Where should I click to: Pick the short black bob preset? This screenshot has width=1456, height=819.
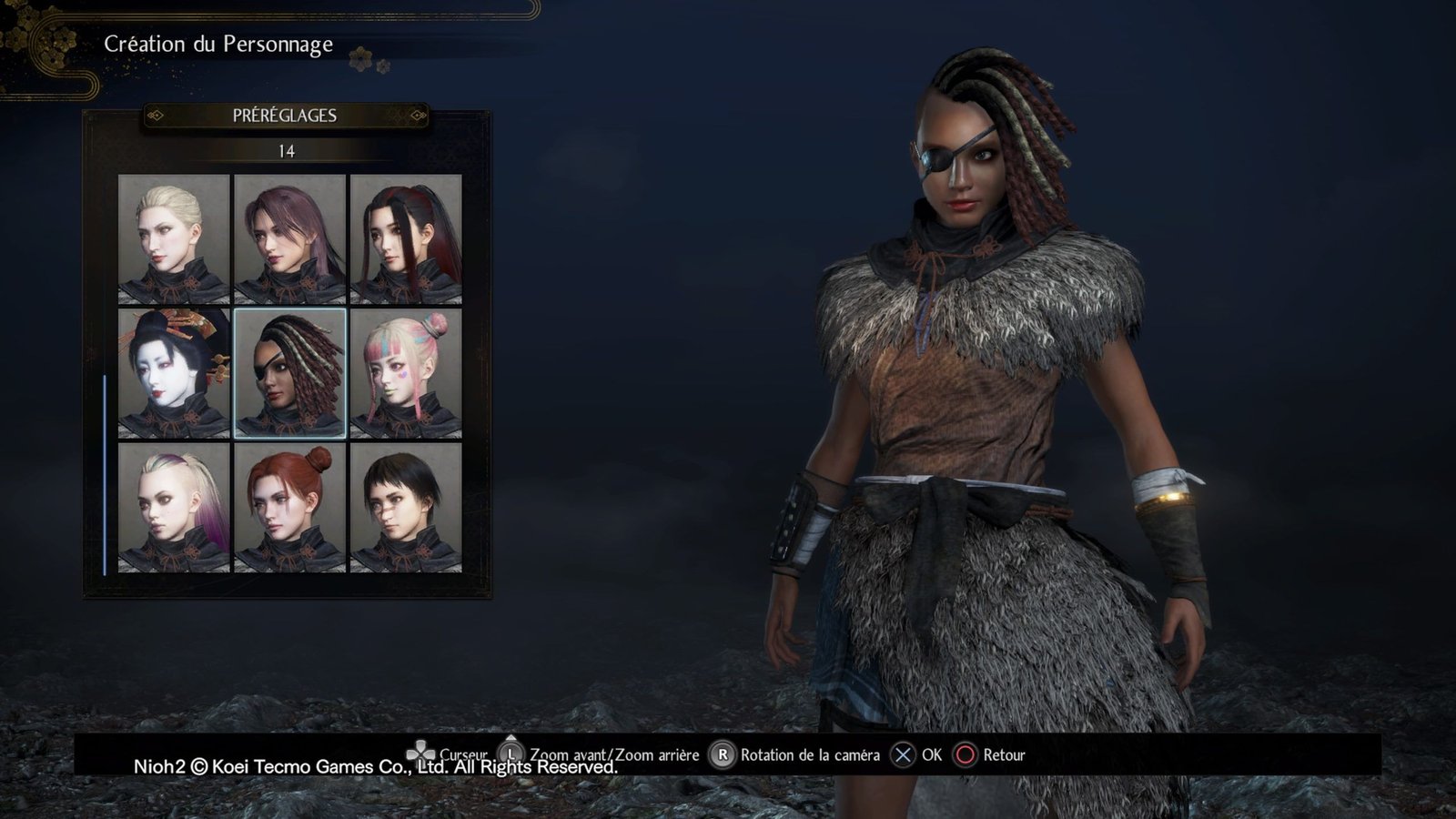406,507
